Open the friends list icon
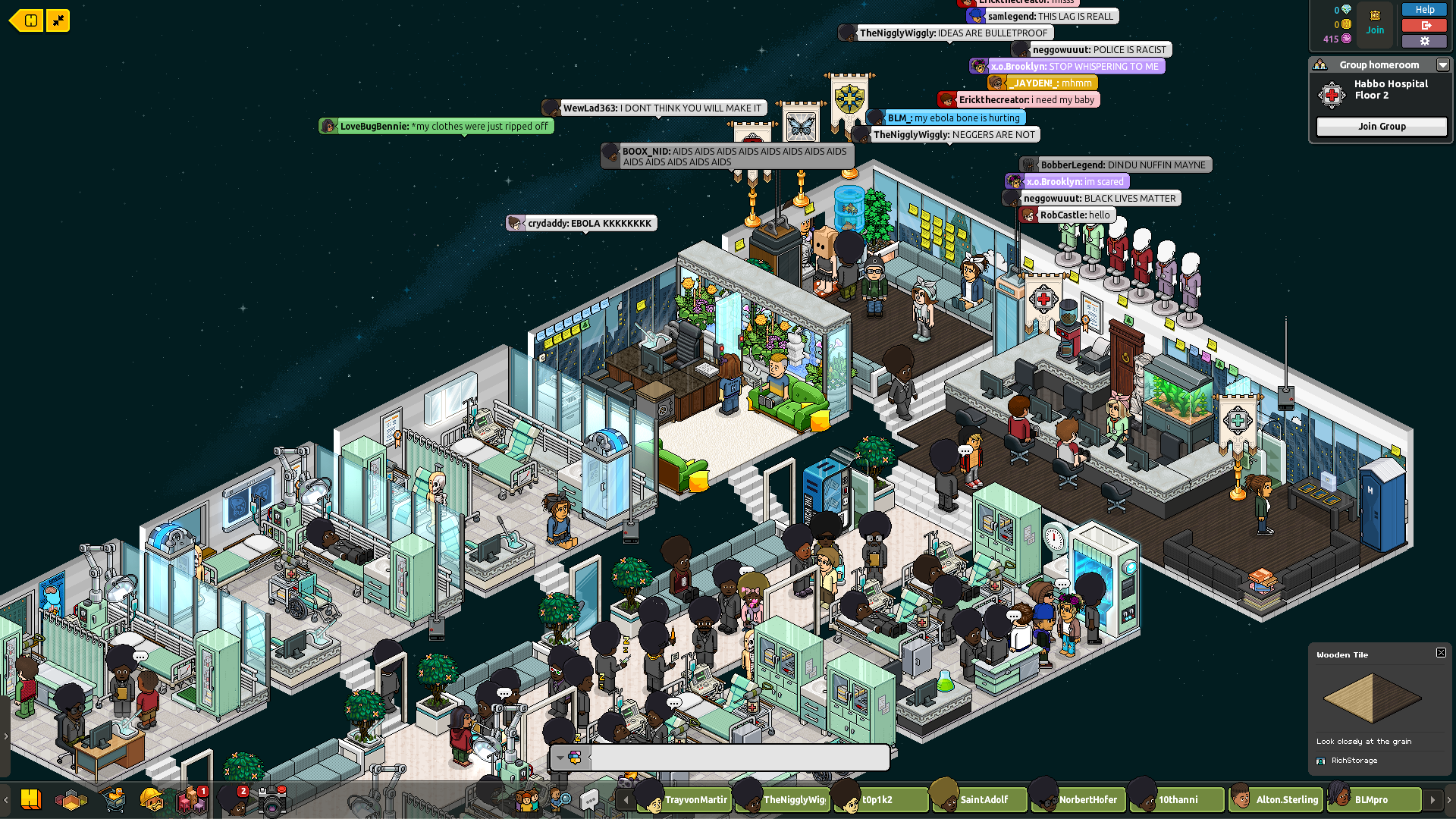The height and width of the screenshot is (819, 1456). [527, 800]
